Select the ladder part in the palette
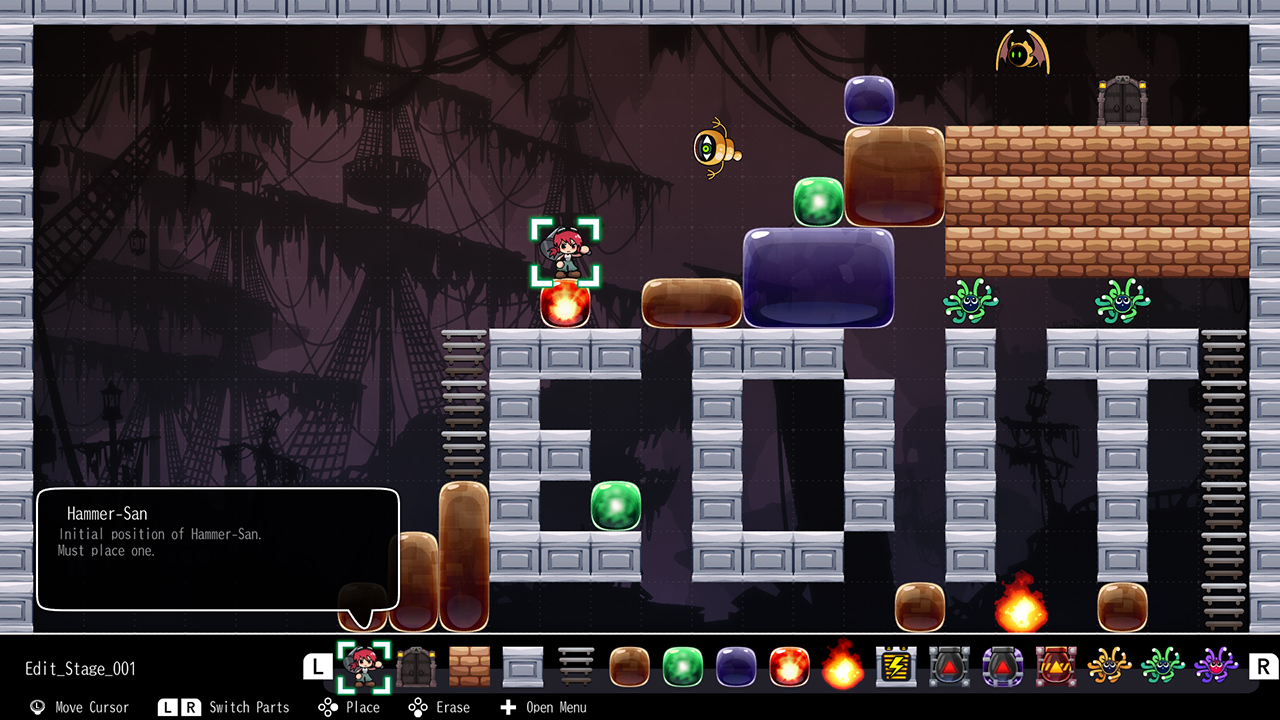Image resolution: width=1280 pixels, height=720 pixels. click(575, 666)
